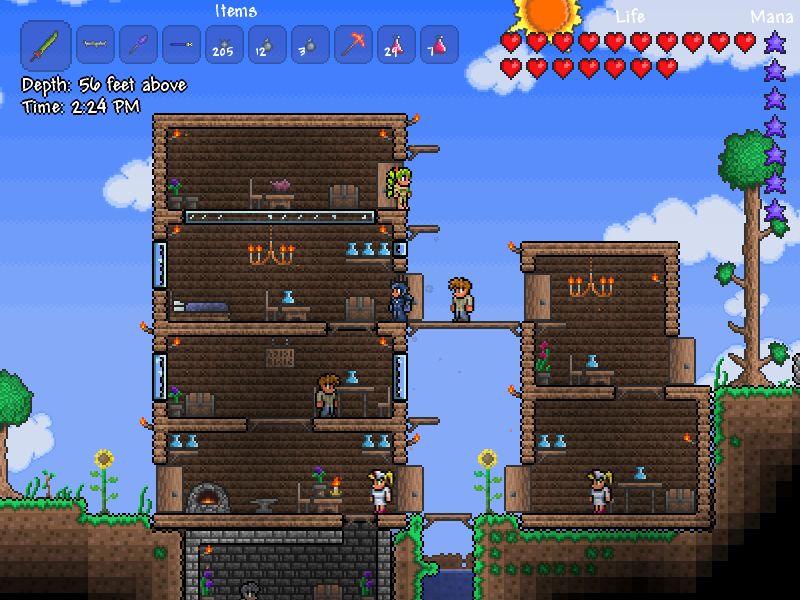Select the grey gun hotbar slot

tap(95, 45)
